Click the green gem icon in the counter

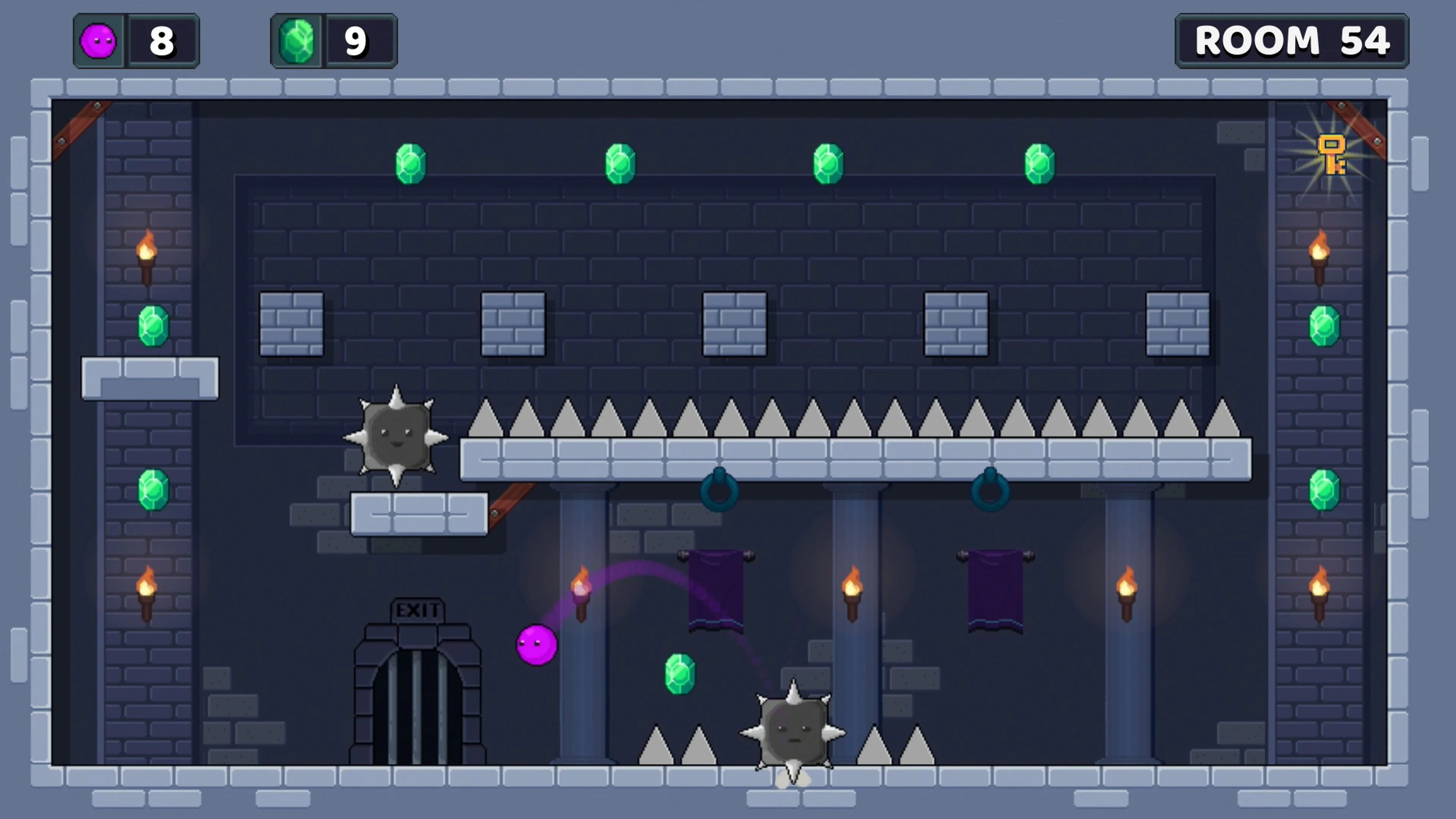[x=298, y=40]
